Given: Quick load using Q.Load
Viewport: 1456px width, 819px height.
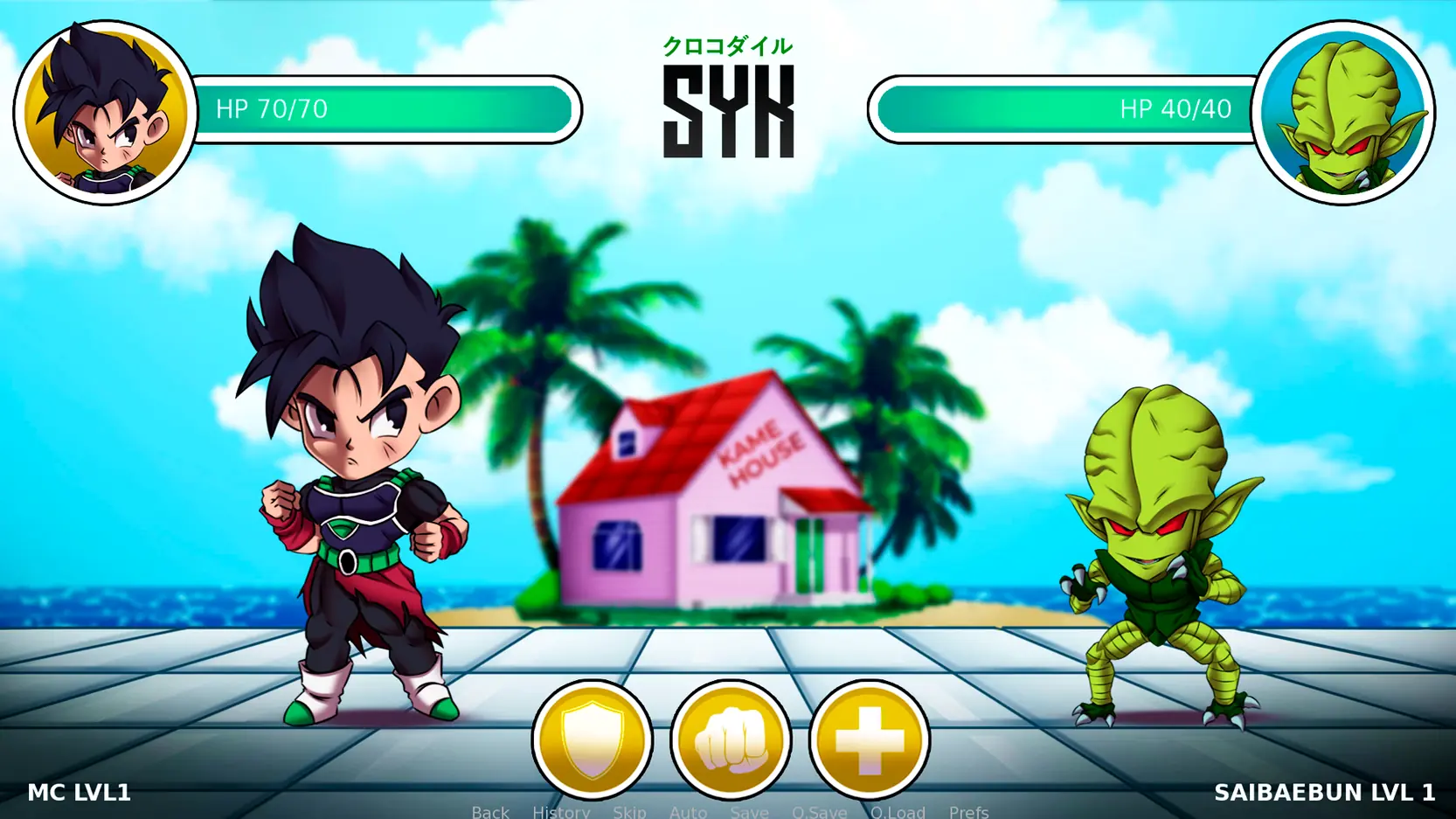Looking at the screenshot, I should coord(898,811).
